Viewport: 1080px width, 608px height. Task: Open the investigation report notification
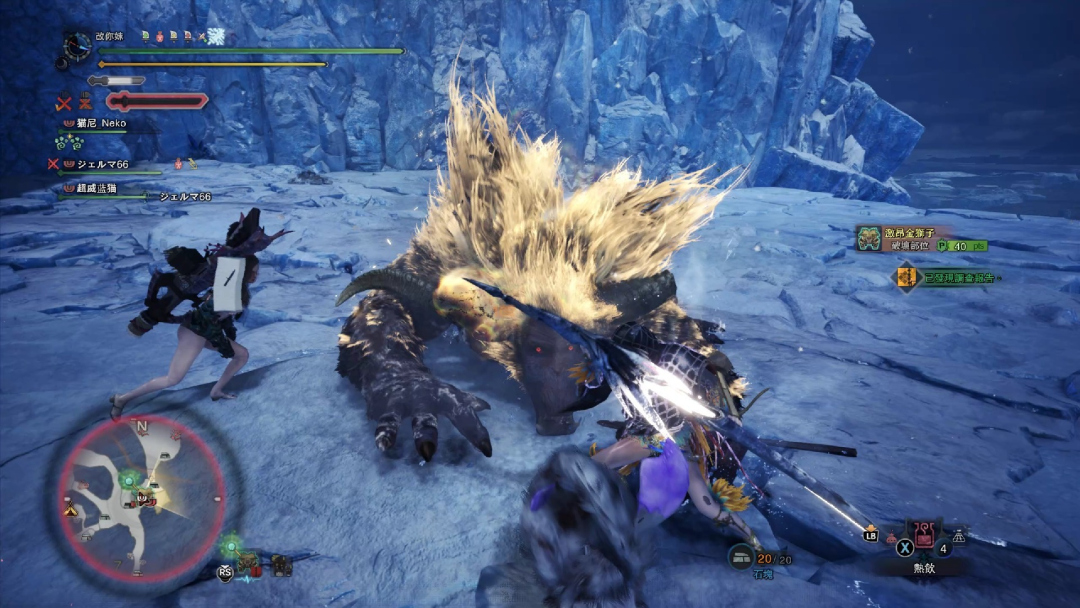pyautogui.click(x=945, y=277)
